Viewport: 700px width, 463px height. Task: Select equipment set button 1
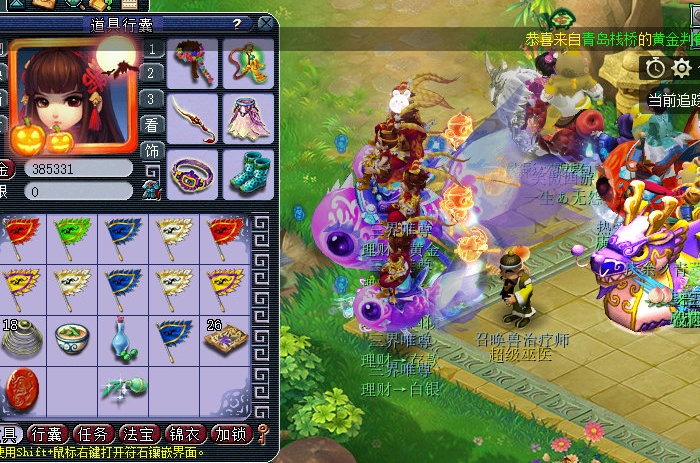tap(151, 48)
